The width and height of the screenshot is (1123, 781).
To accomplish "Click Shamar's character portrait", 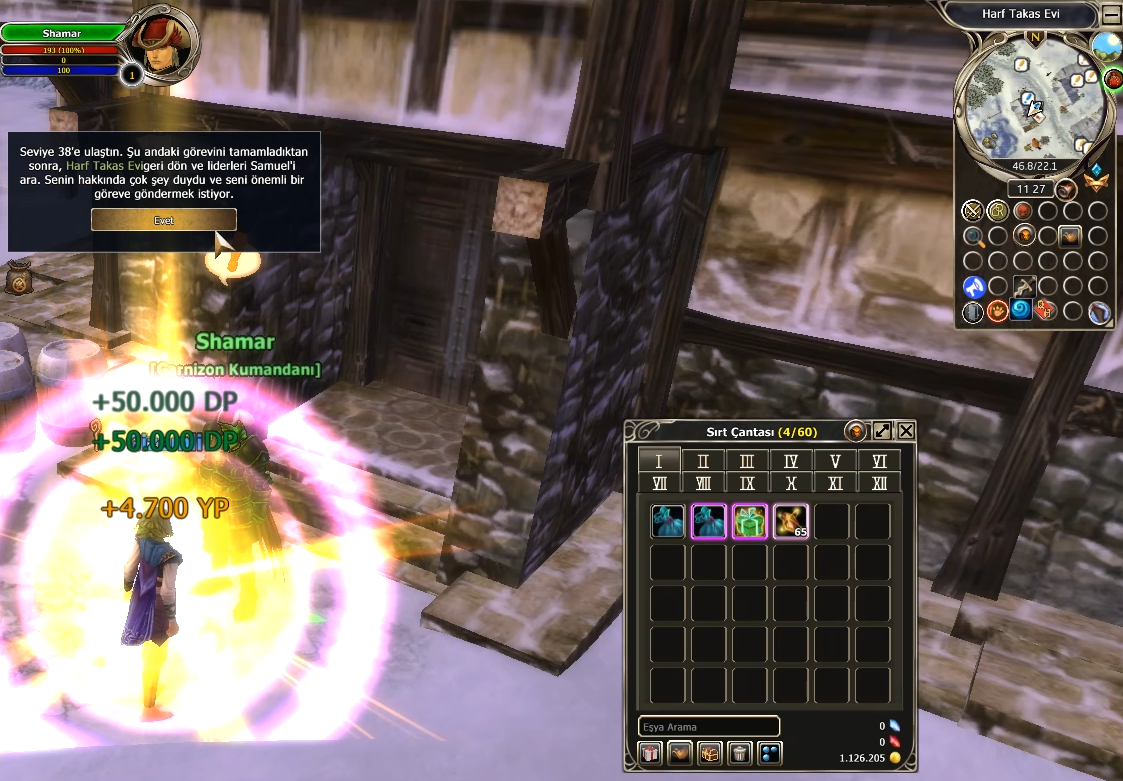I will (x=162, y=45).
